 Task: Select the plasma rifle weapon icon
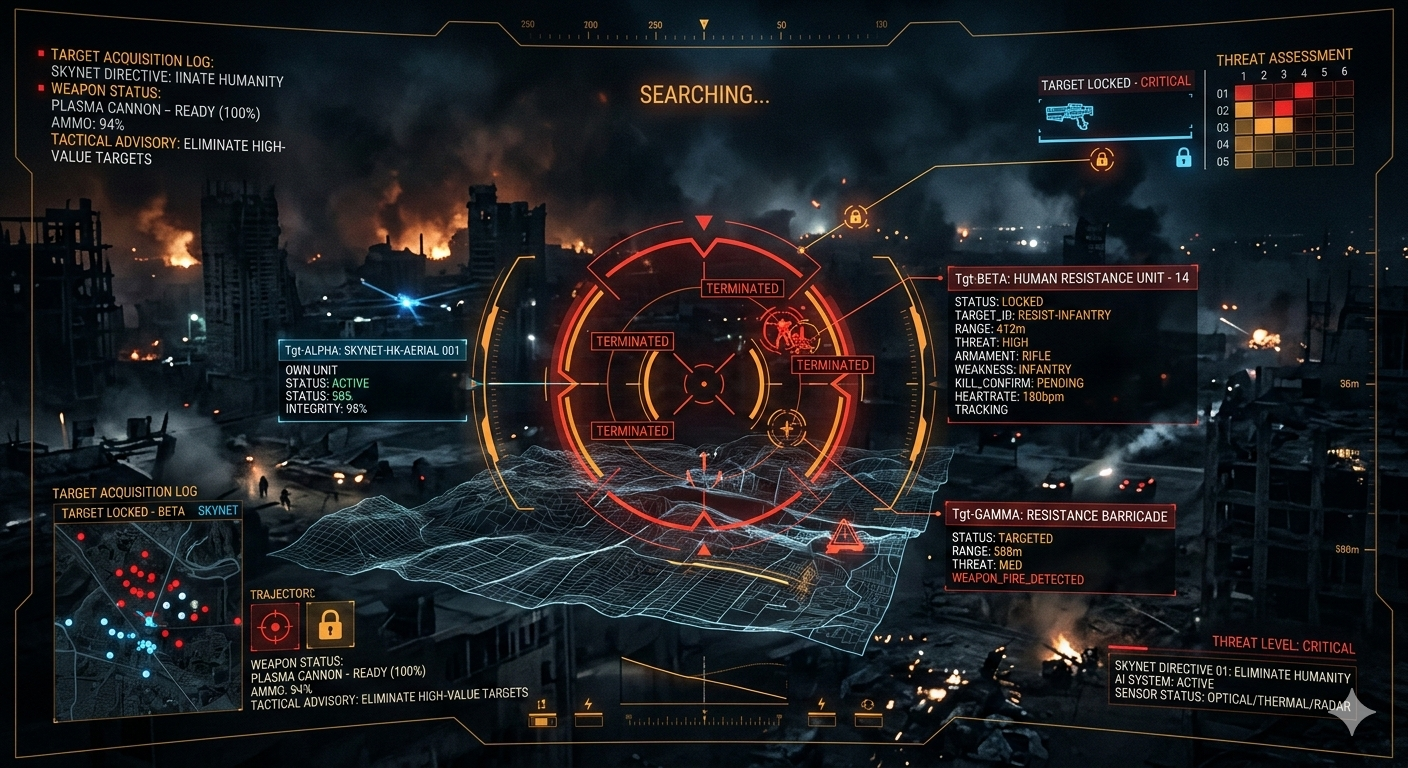click(x=1069, y=112)
